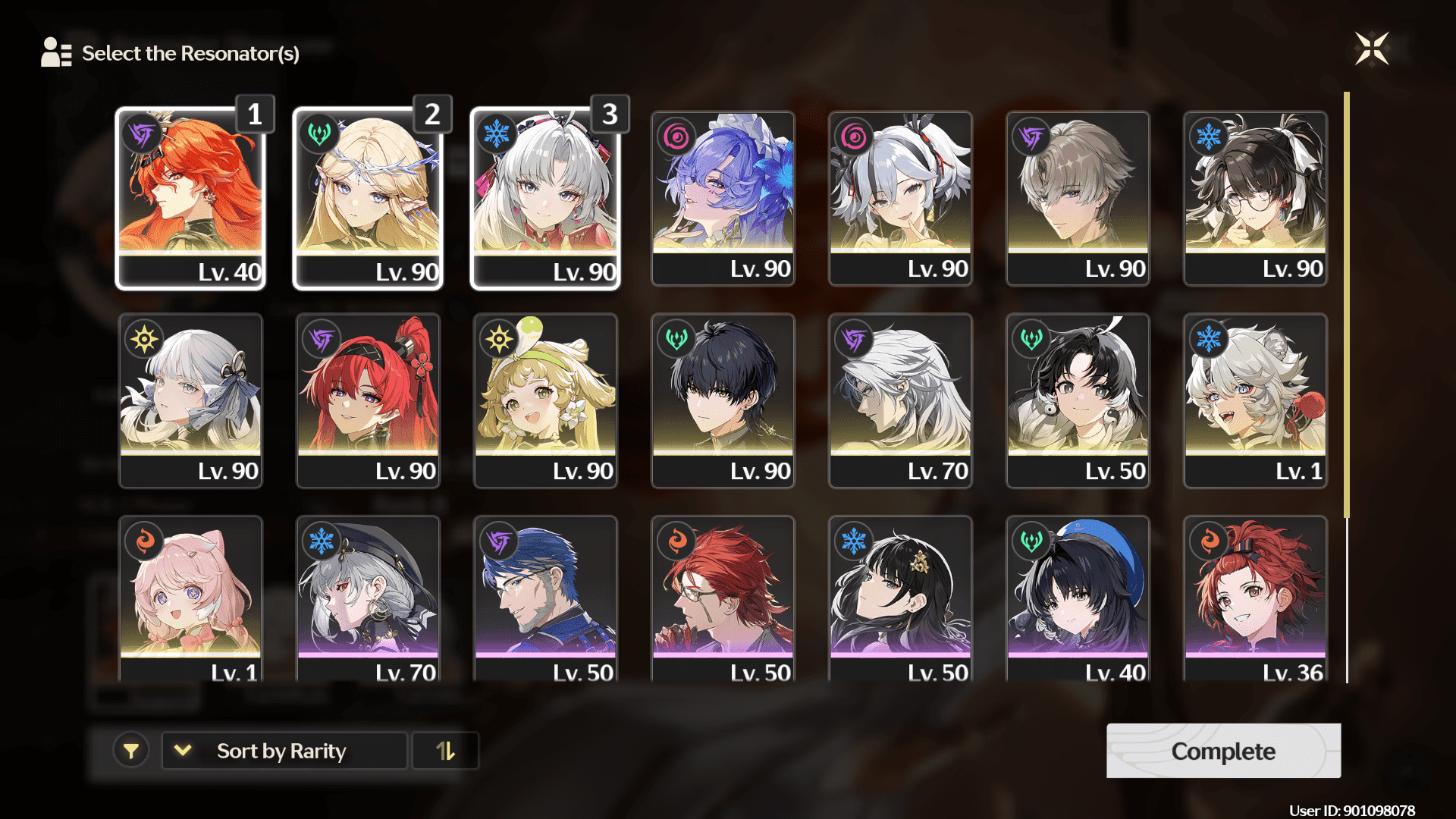Click the Spectro sun icon on blonde Lv.90 card

498,339
